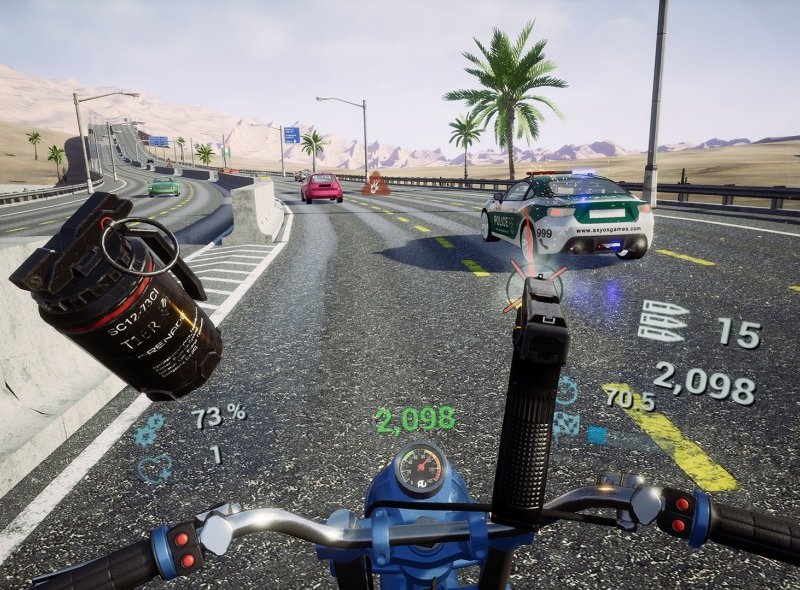
Task: Click the bullets ammo icon
Action: tap(663, 322)
